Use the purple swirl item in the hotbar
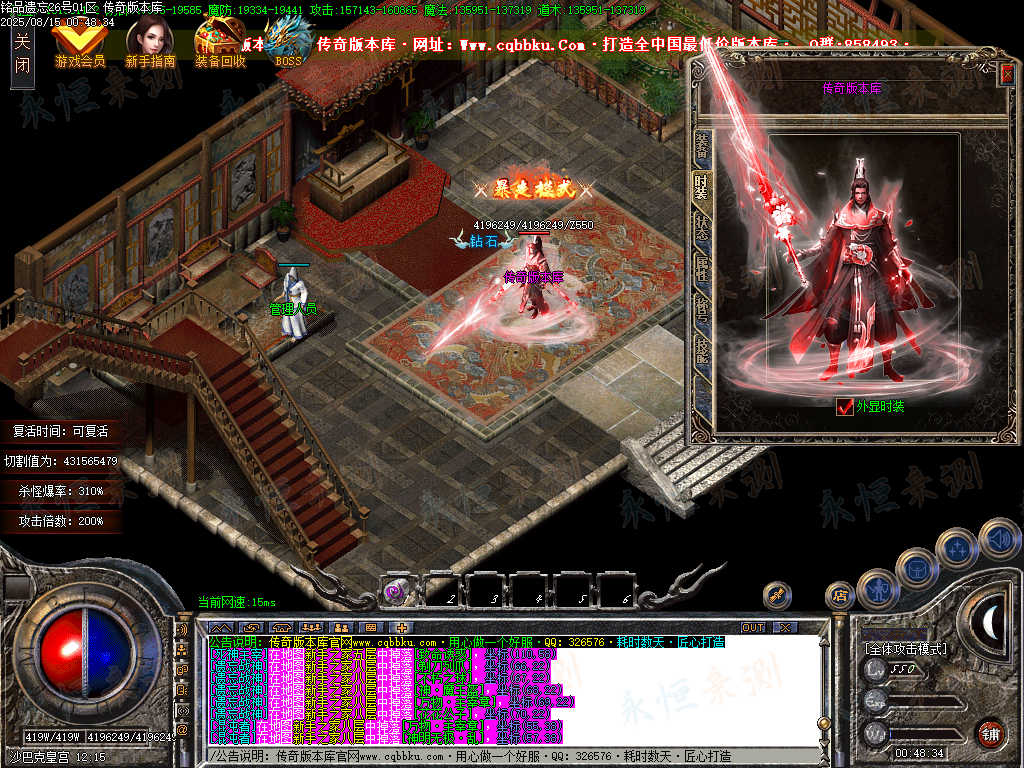 (393, 593)
